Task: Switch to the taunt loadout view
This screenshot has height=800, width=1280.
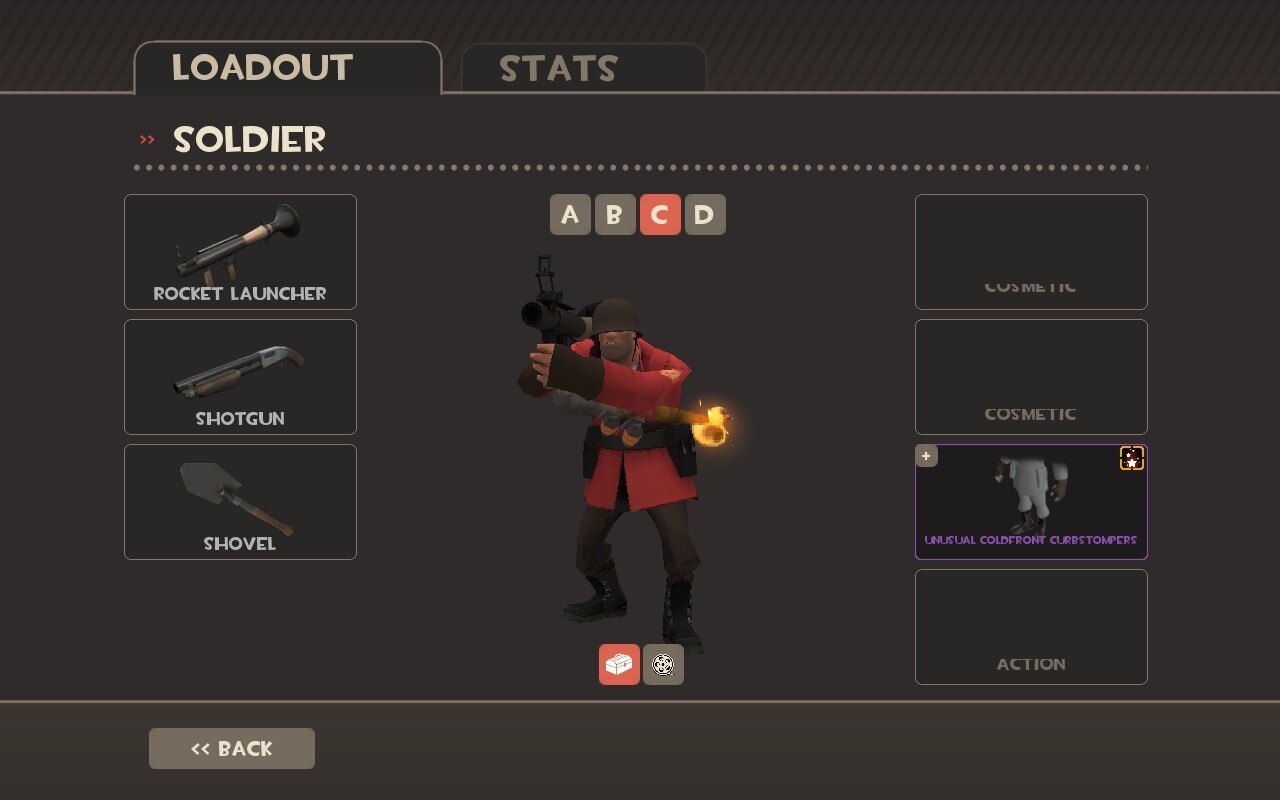Action: (663, 664)
